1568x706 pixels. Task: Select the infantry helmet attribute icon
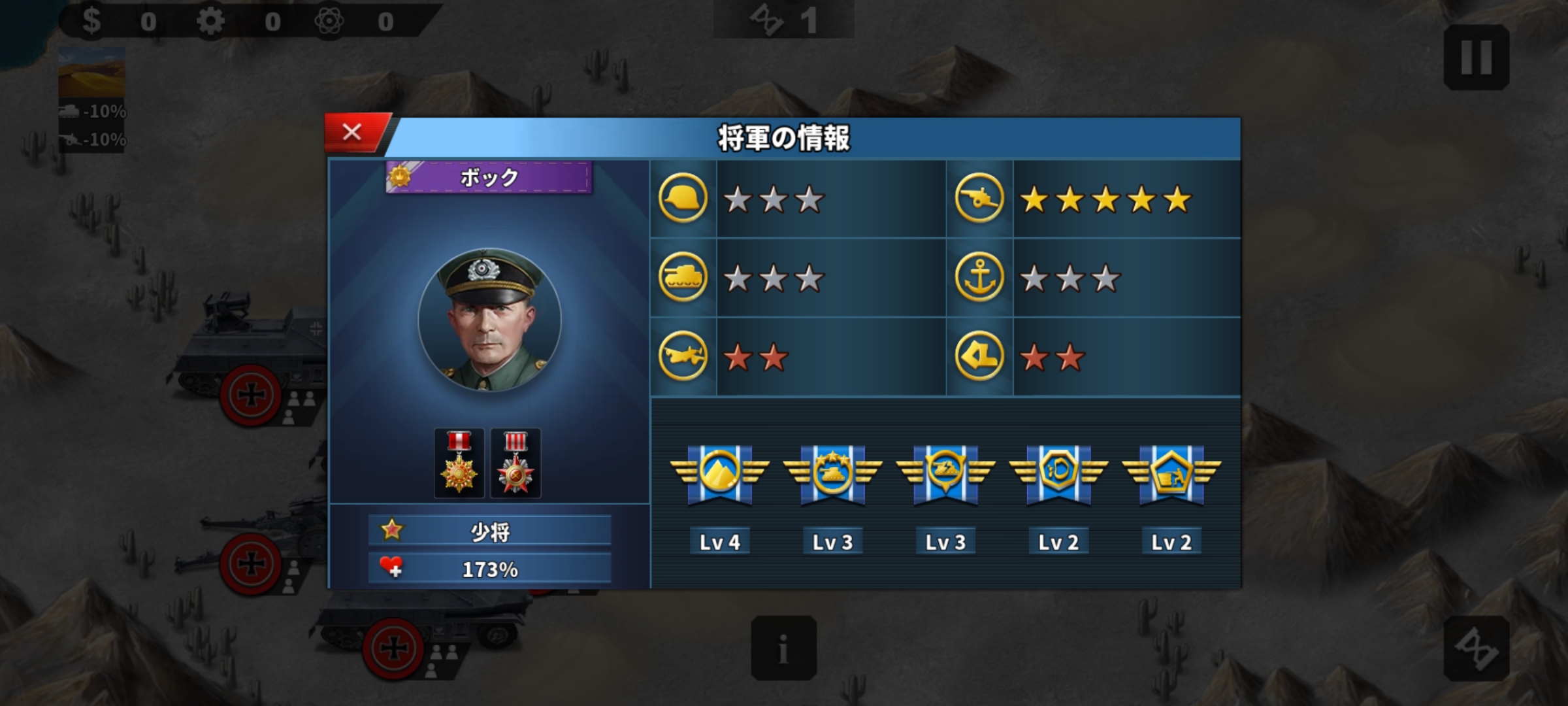(x=683, y=198)
